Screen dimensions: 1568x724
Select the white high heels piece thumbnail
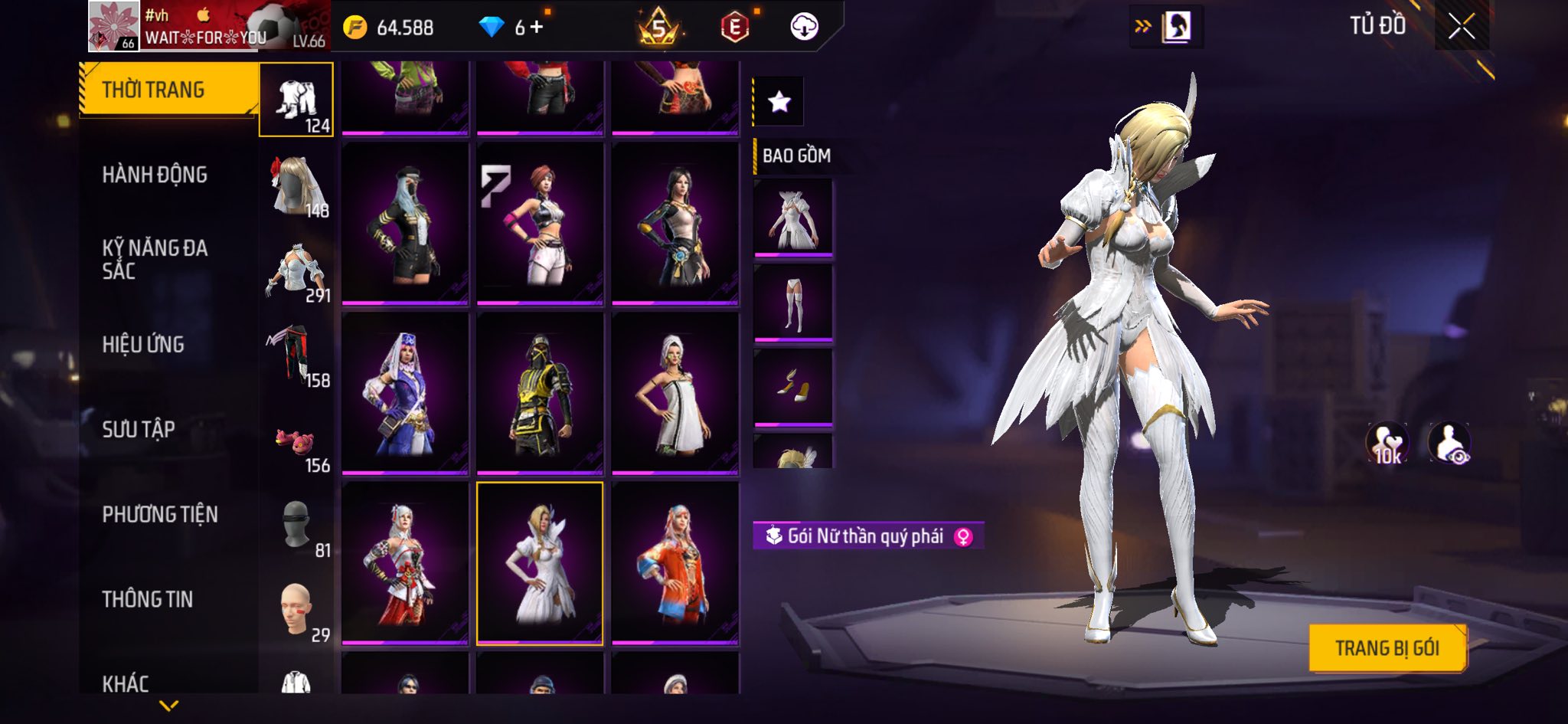click(793, 387)
